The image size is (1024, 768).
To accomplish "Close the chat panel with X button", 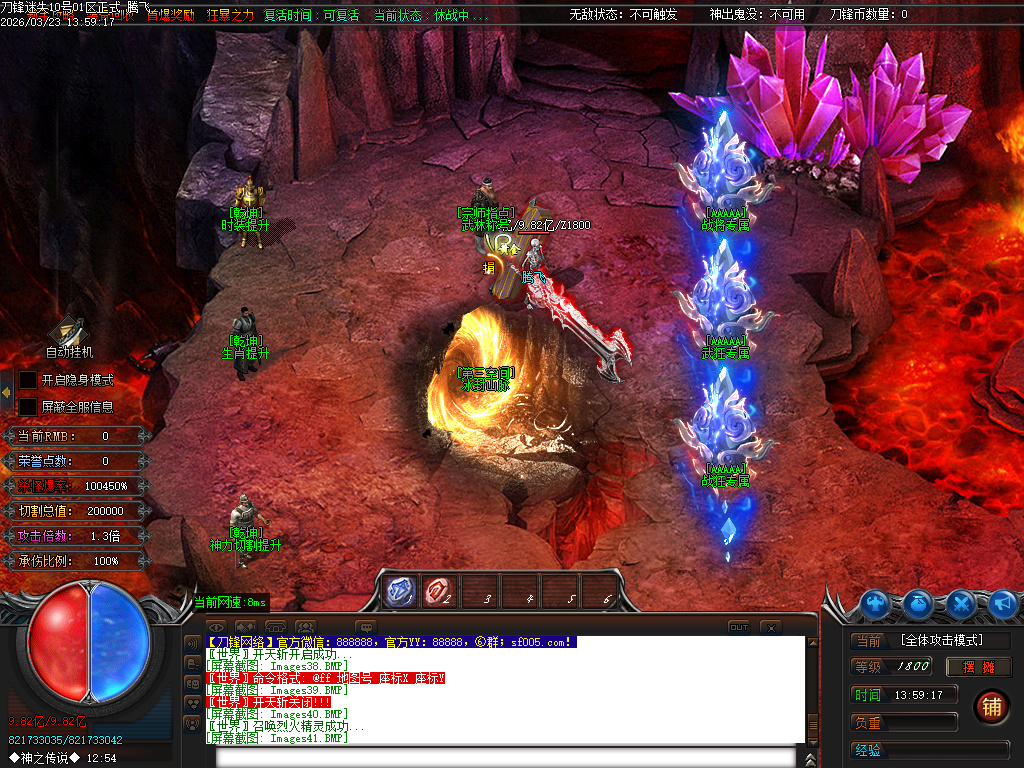I will pyautogui.click(x=770, y=627).
